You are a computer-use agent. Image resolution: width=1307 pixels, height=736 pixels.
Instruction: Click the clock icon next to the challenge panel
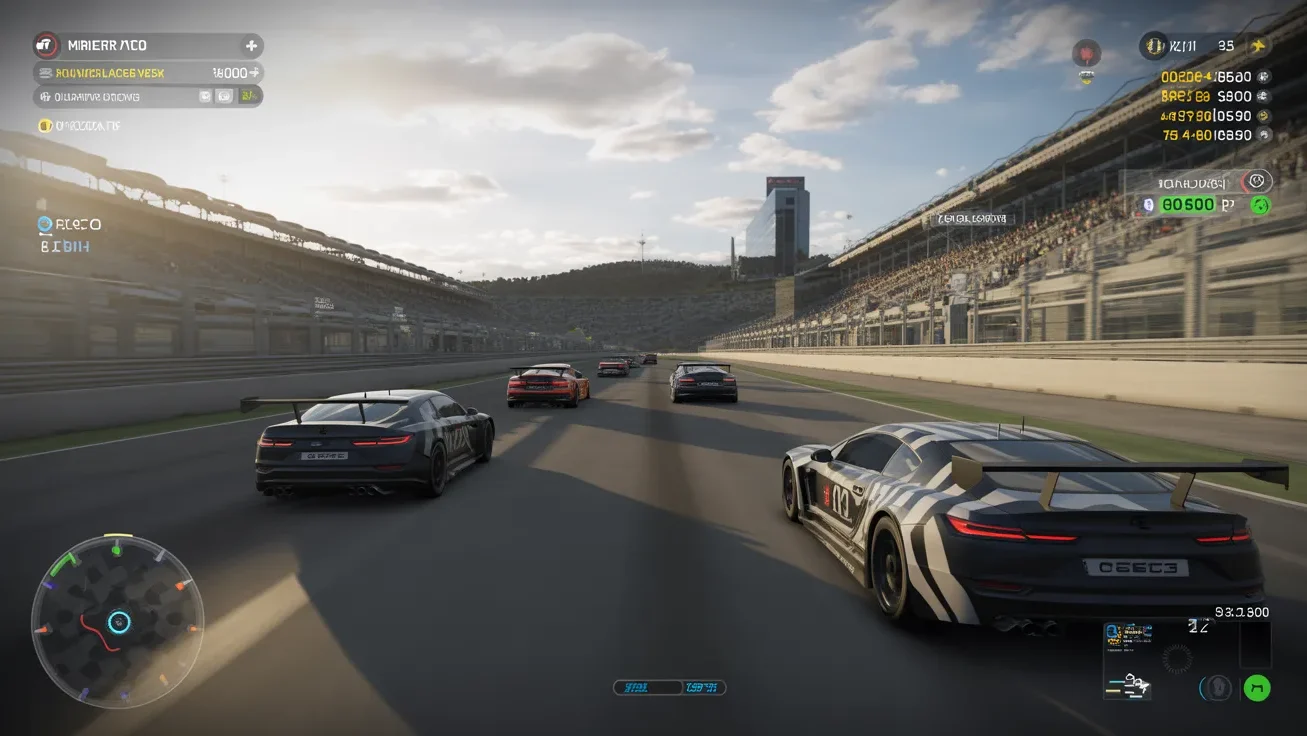[x=1257, y=181]
